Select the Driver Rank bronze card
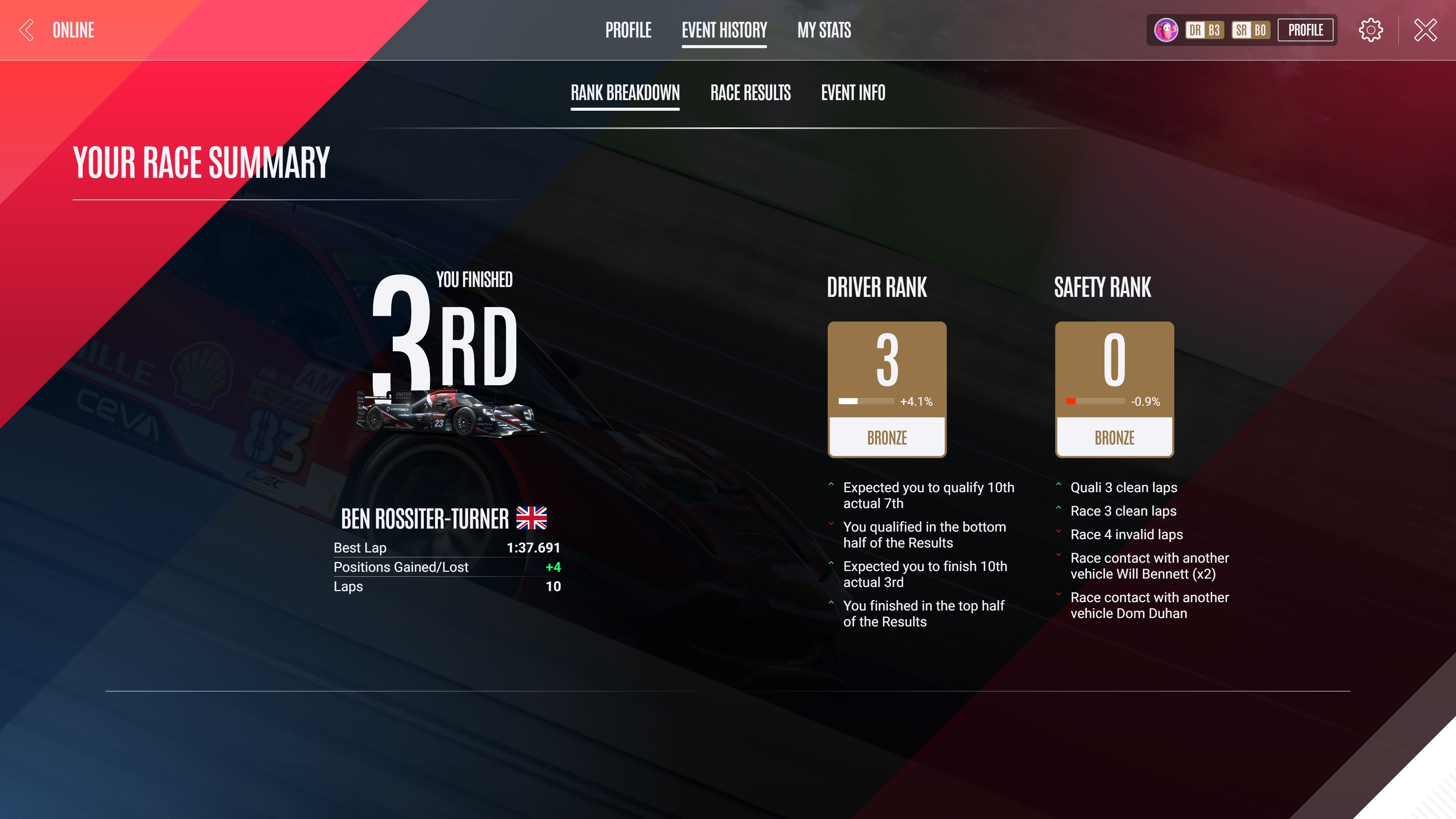Viewport: 1456px width, 819px height. tap(887, 389)
